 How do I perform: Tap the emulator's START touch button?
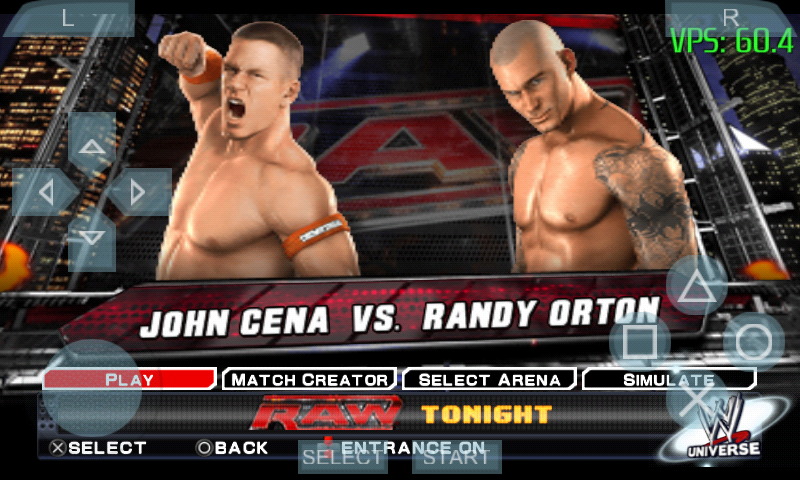[456, 458]
